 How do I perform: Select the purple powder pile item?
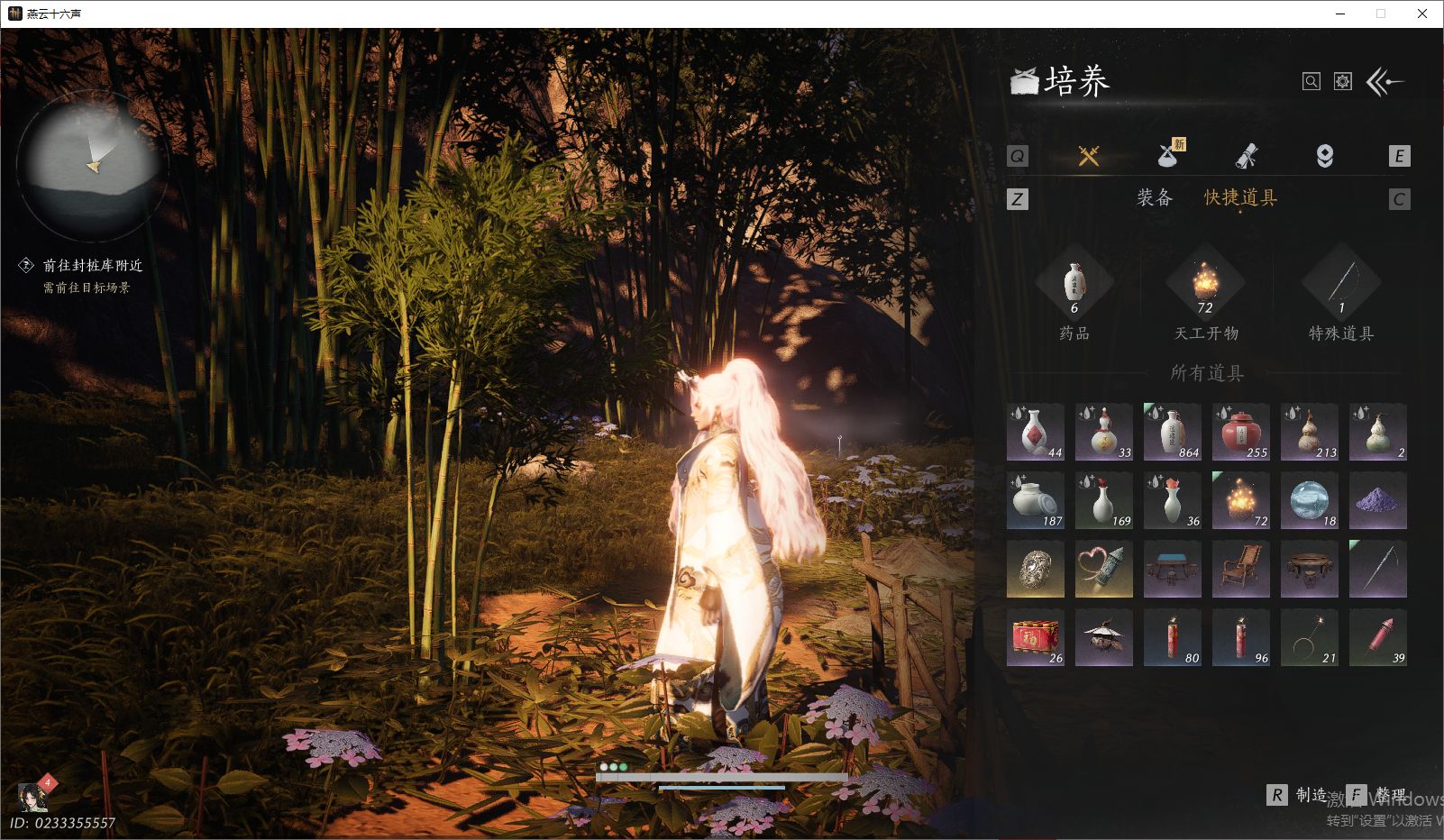click(x=1377, y=500)
